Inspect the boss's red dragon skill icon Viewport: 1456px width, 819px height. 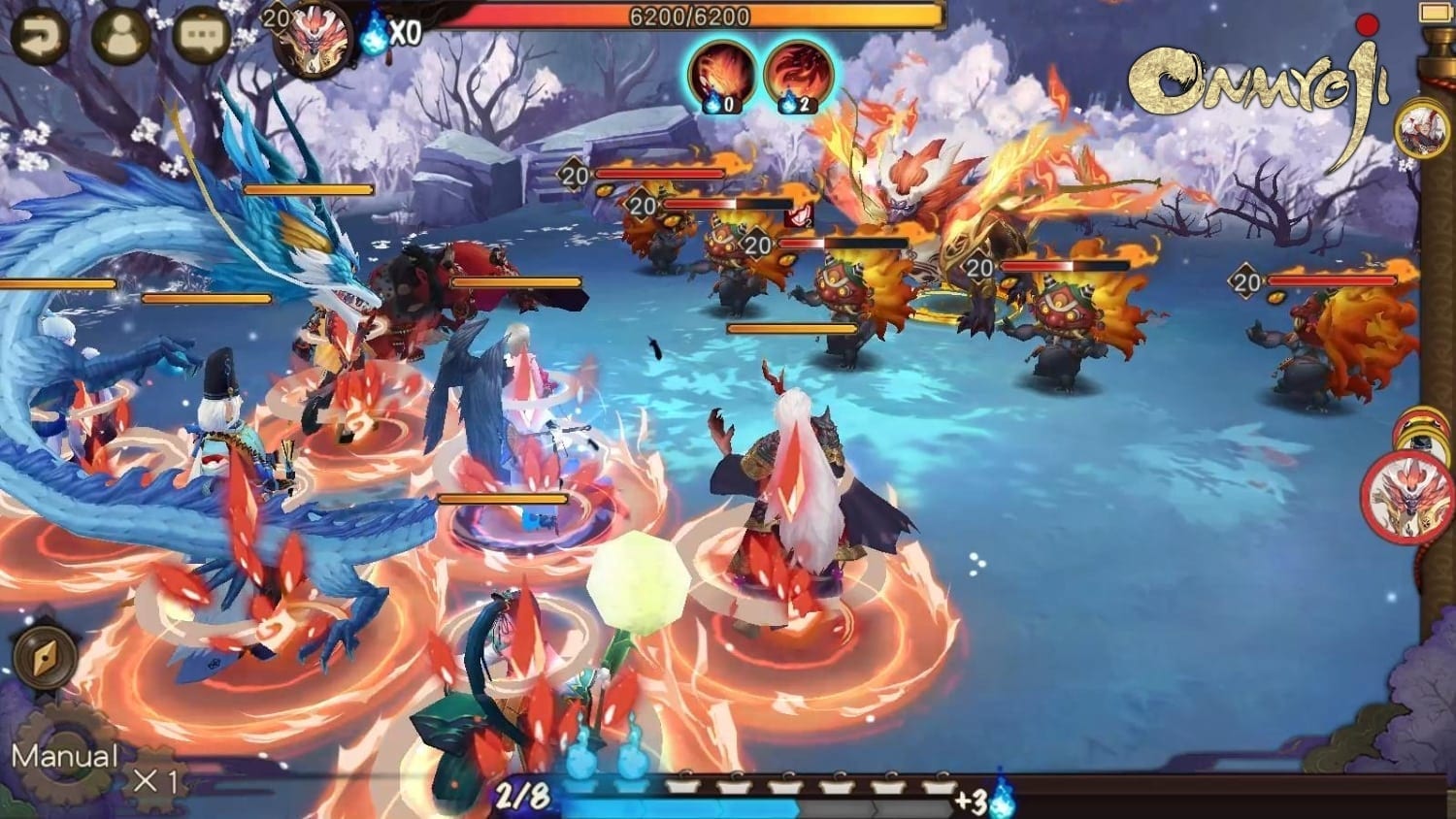point(798,75)
